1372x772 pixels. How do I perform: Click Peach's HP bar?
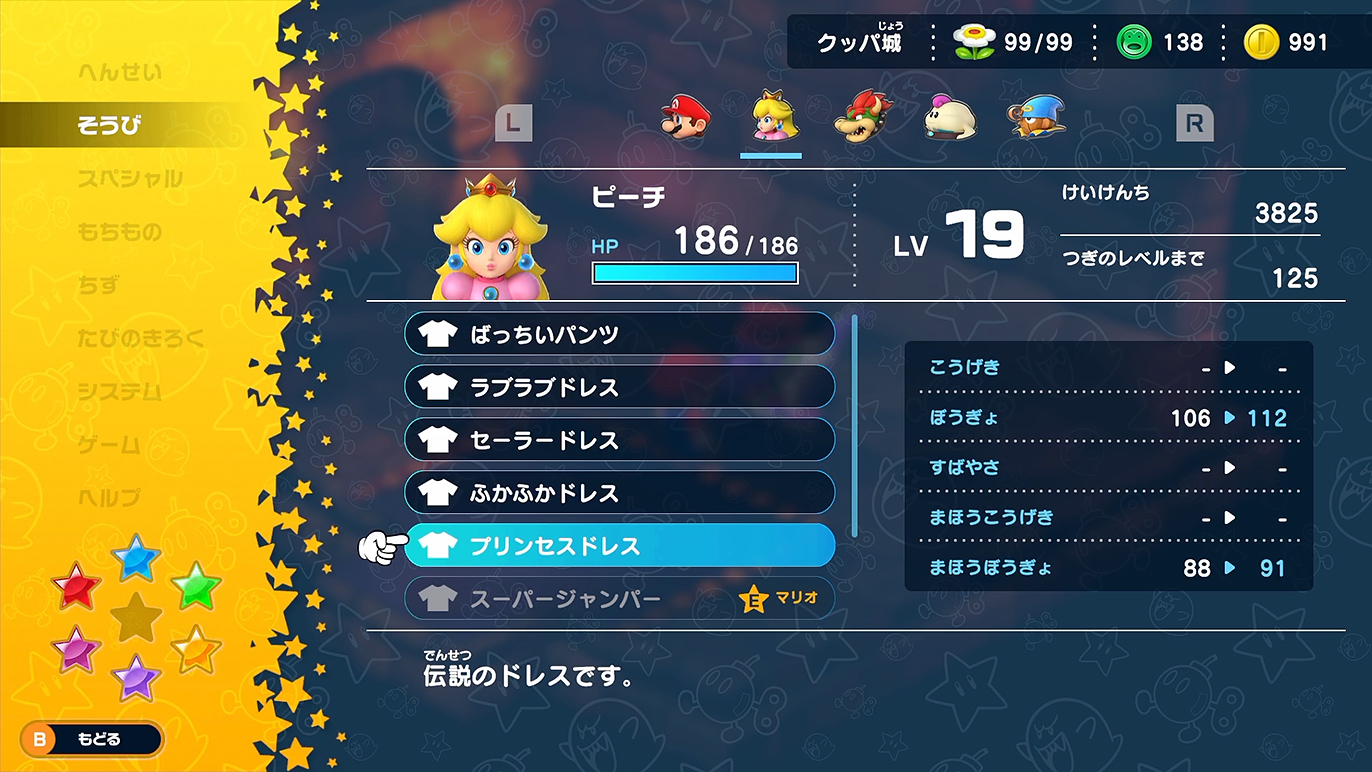694,272
